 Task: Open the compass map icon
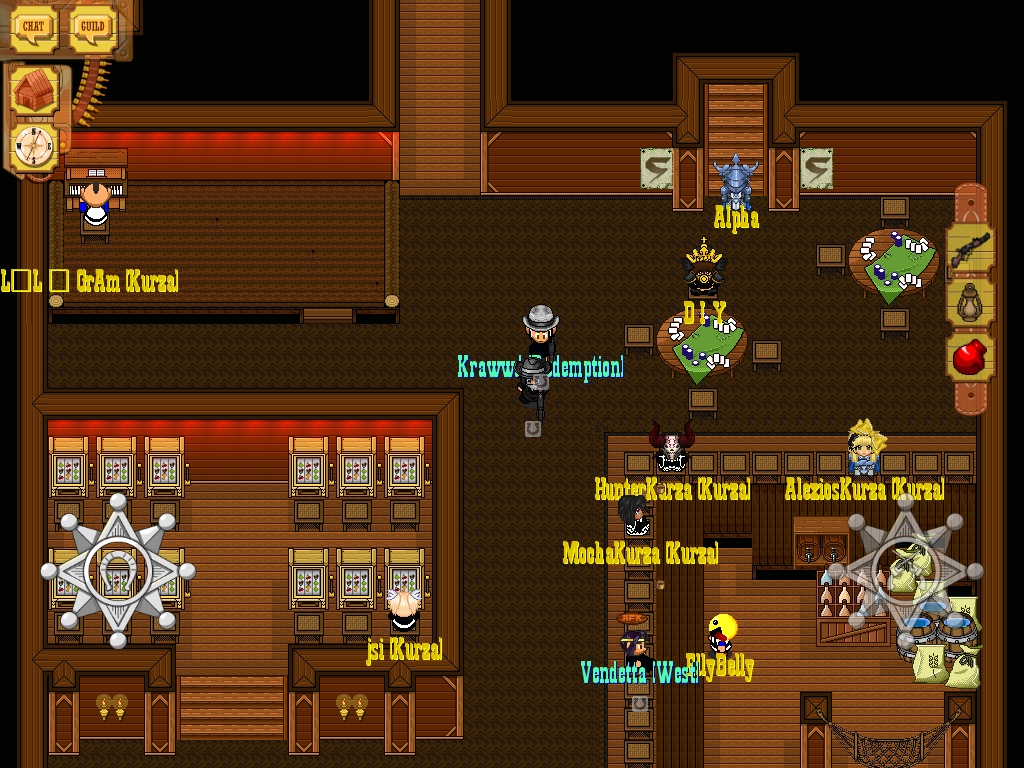click(x=34, y=146)
